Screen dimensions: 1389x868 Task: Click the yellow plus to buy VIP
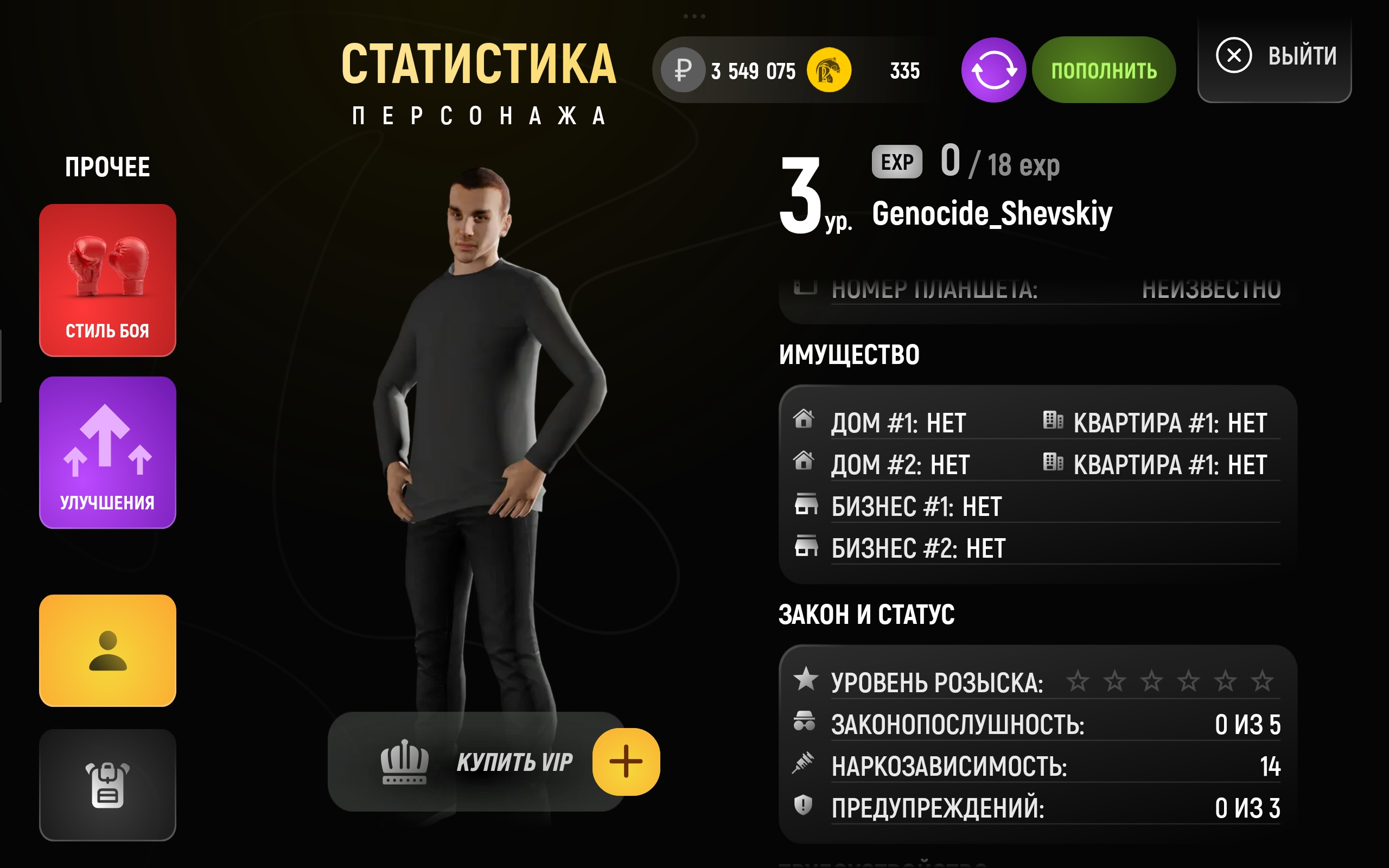(x=626, y=762)
